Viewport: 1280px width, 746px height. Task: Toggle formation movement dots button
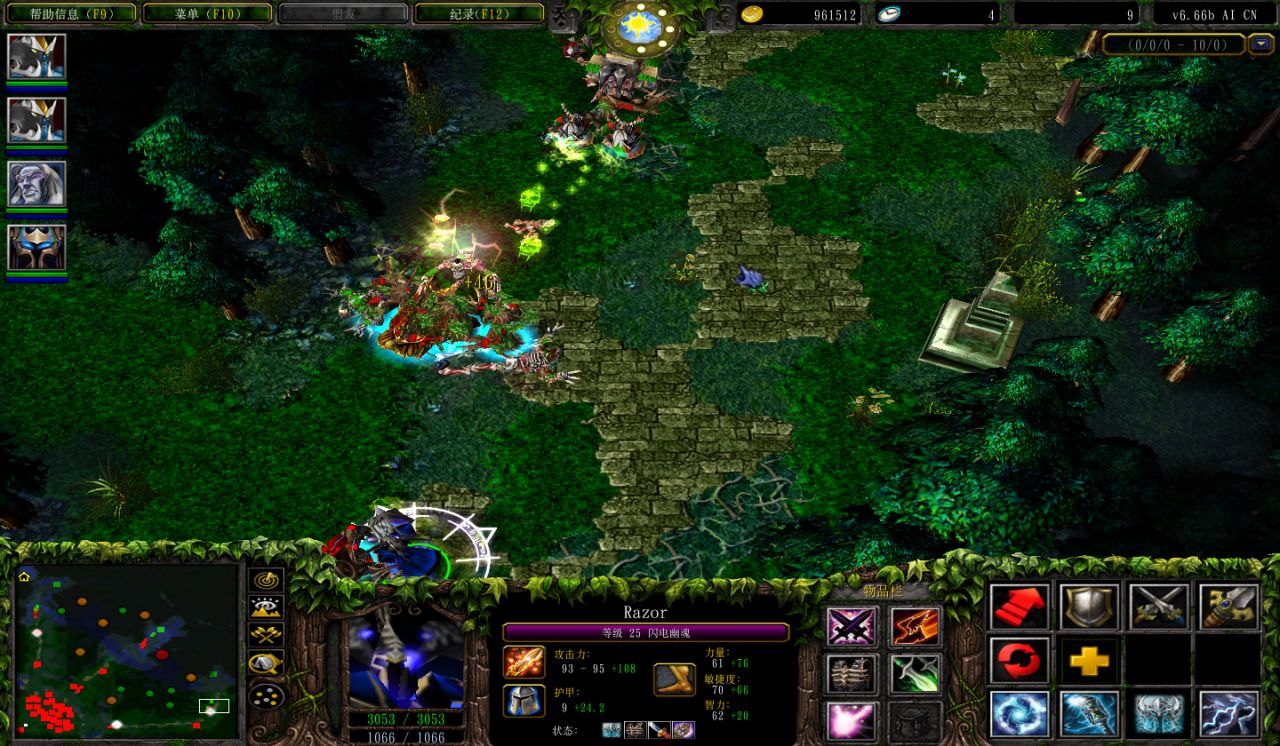point(266,692)
